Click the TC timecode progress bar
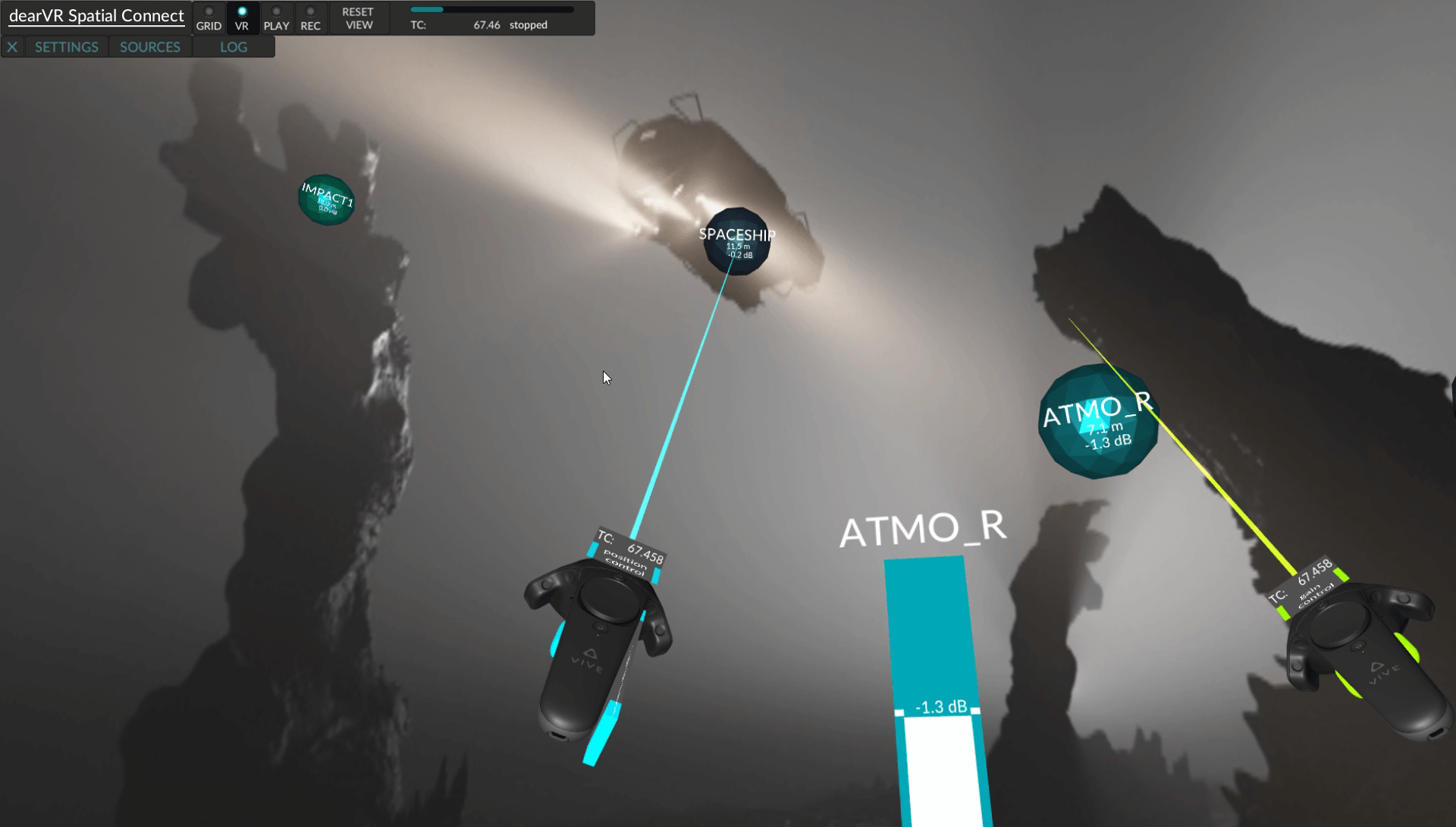Viewport: 1456px width, 827px height. [x=491, y=10]
